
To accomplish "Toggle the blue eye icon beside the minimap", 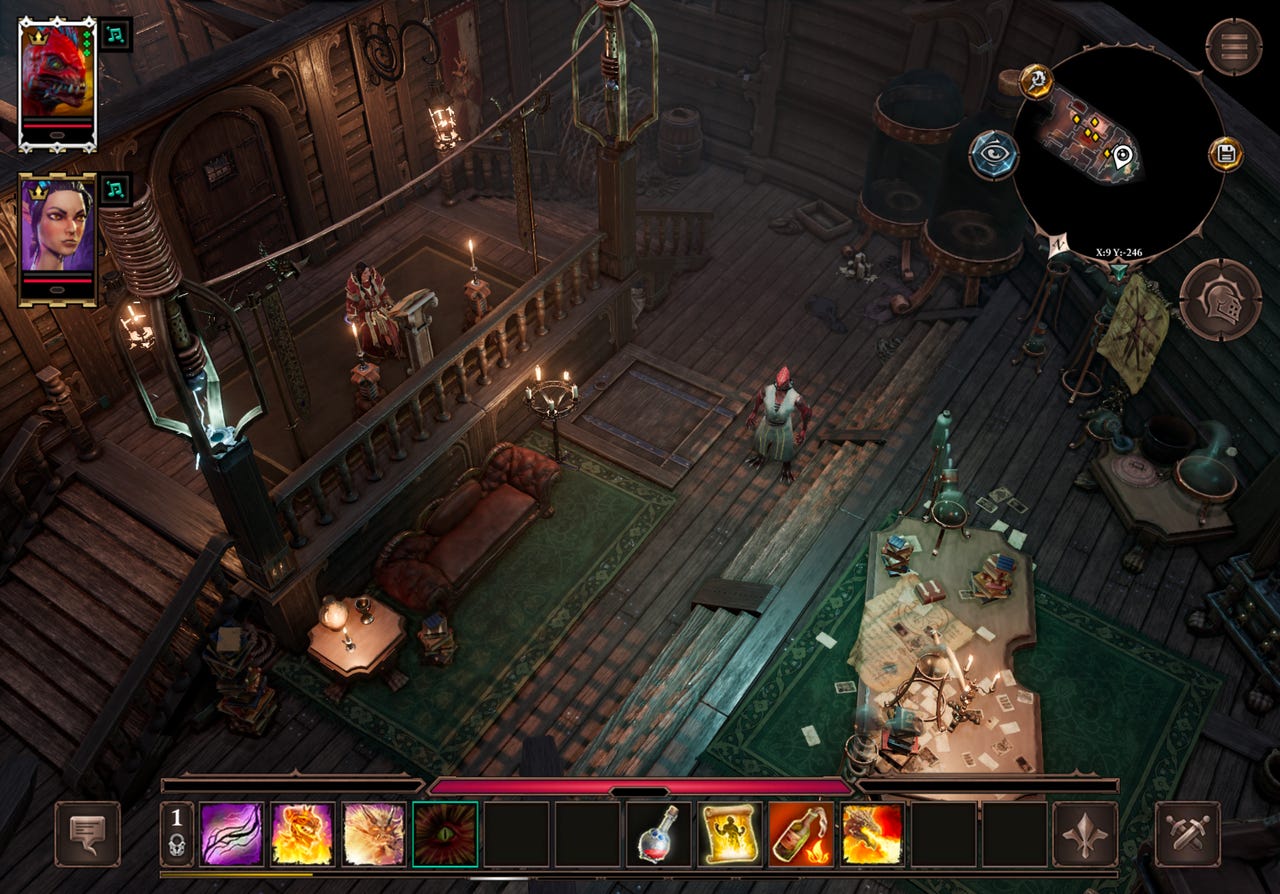I will 993,155.
